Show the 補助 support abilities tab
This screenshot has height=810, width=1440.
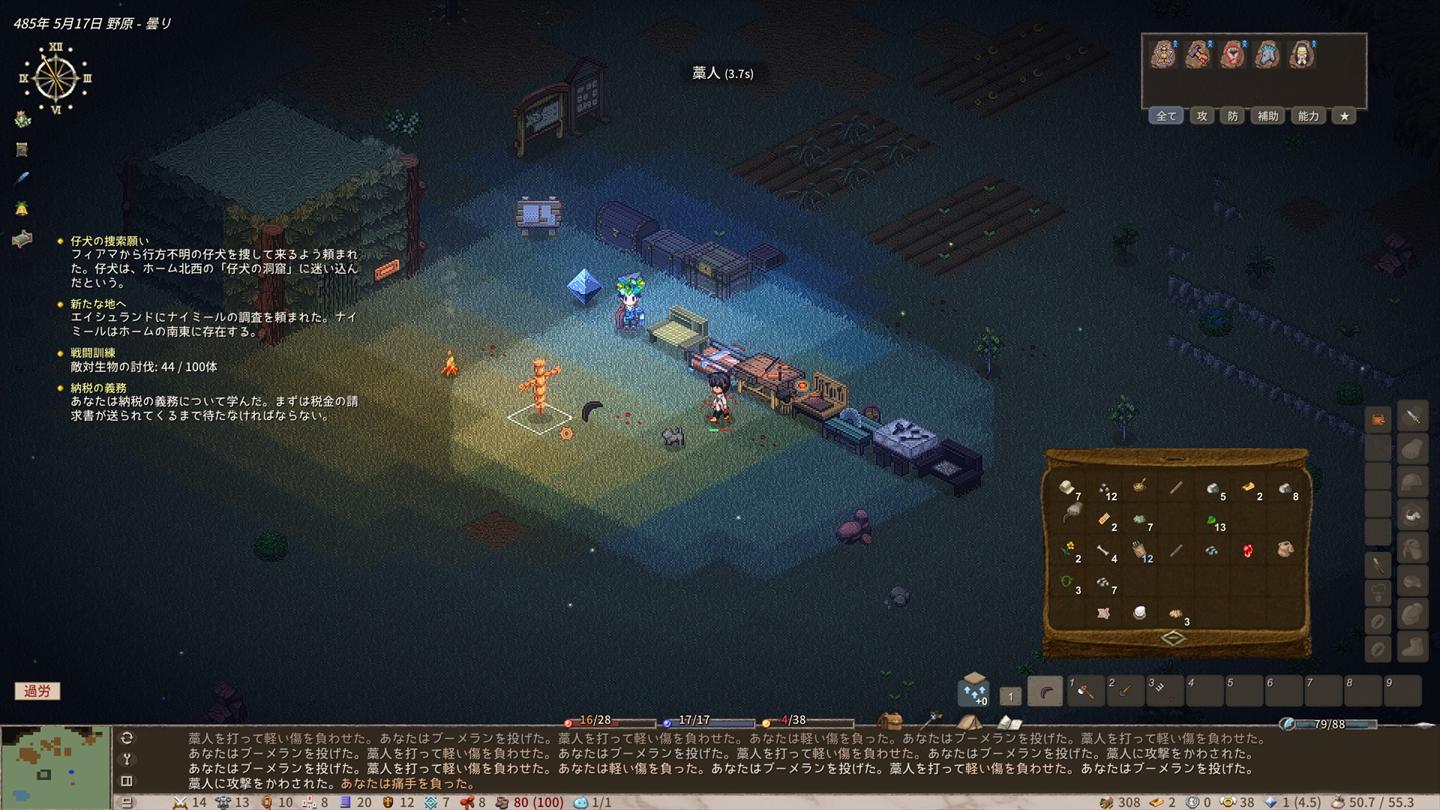(1268, 116)
